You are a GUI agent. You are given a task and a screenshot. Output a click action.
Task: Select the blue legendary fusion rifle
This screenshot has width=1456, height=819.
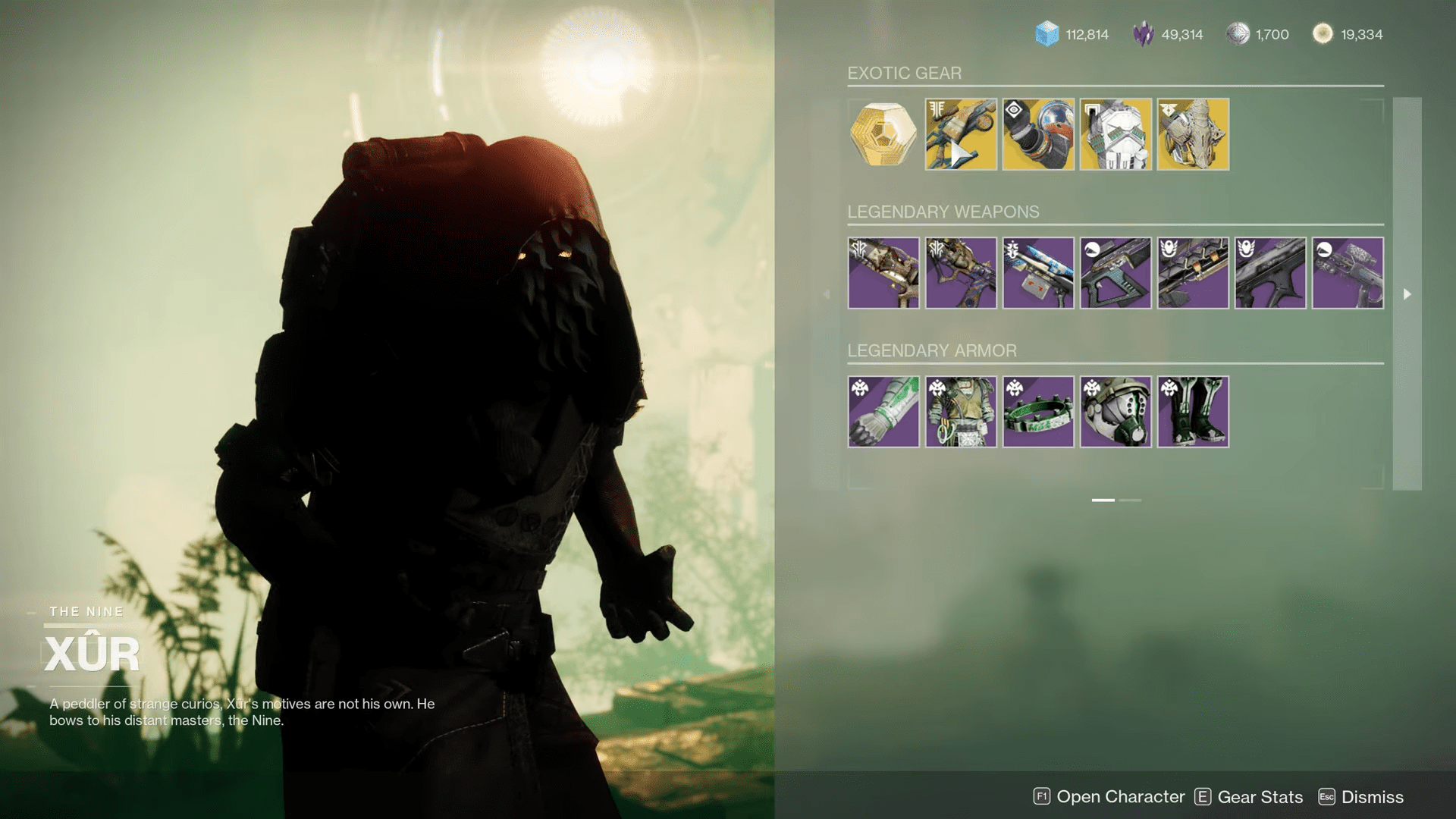(x=1037, y=273)
